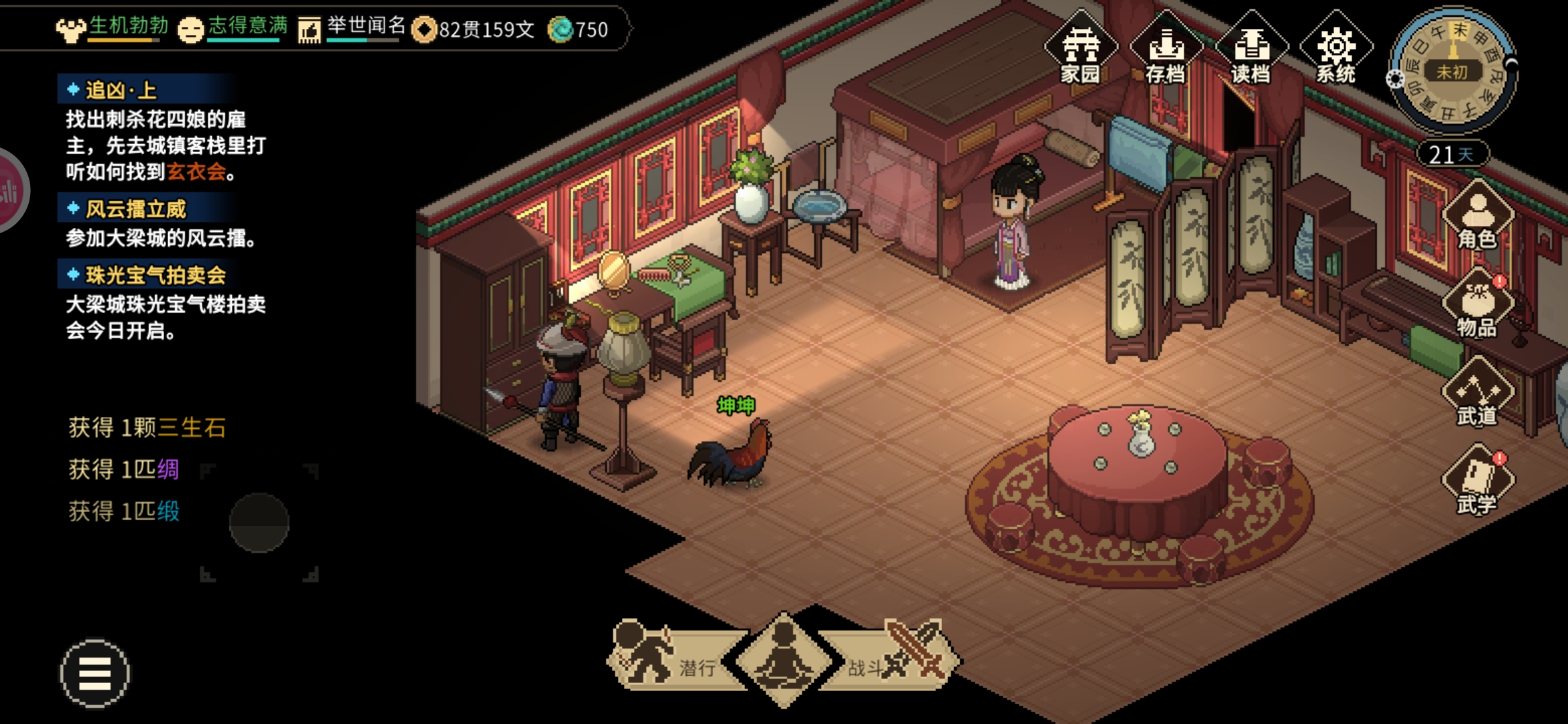Open the 读档 load game menu
The width and height of the screenshot is (1568, 724).
point(1251,50)
